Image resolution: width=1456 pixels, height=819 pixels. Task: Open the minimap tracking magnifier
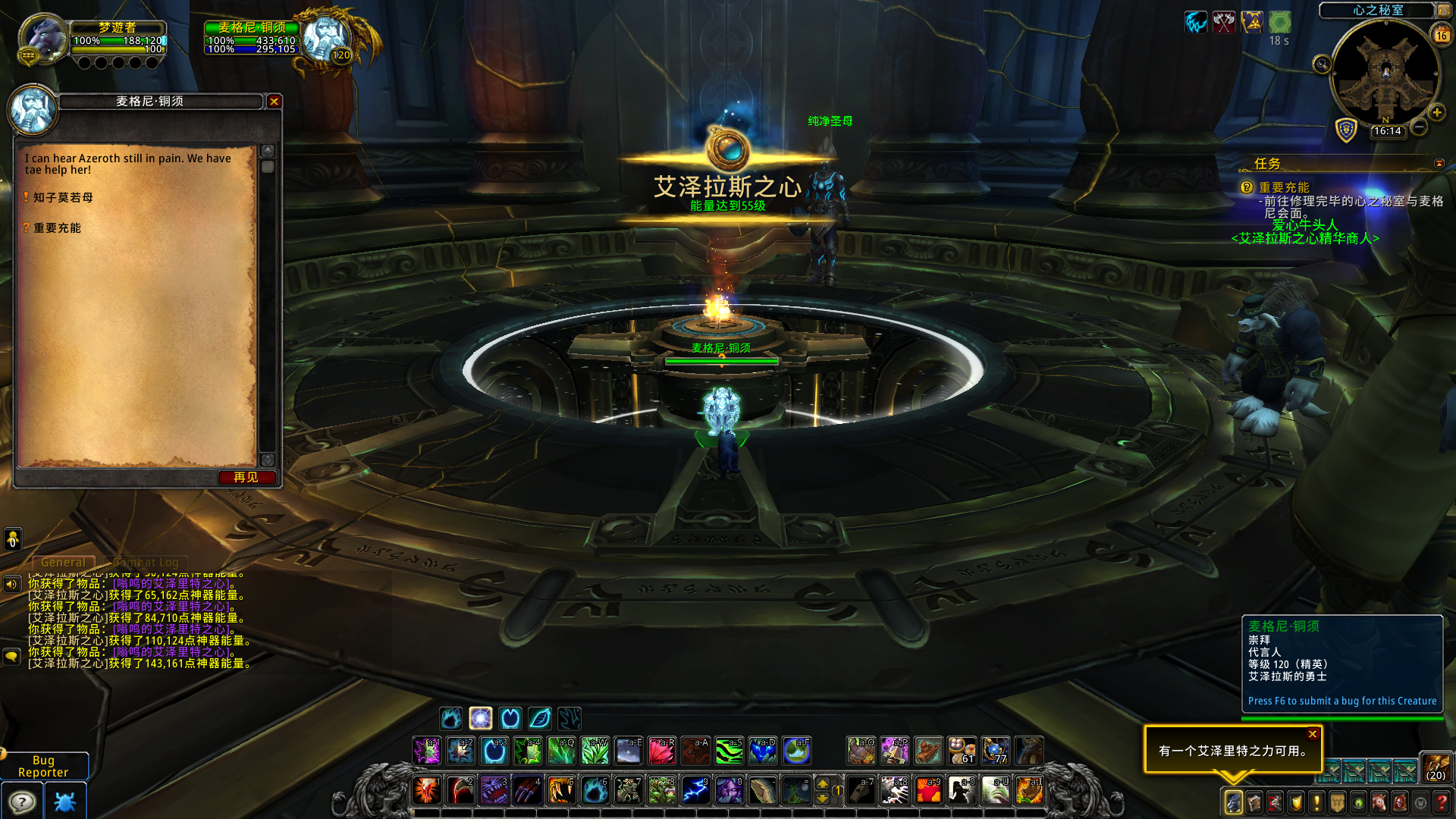(x=1323, y=64)
